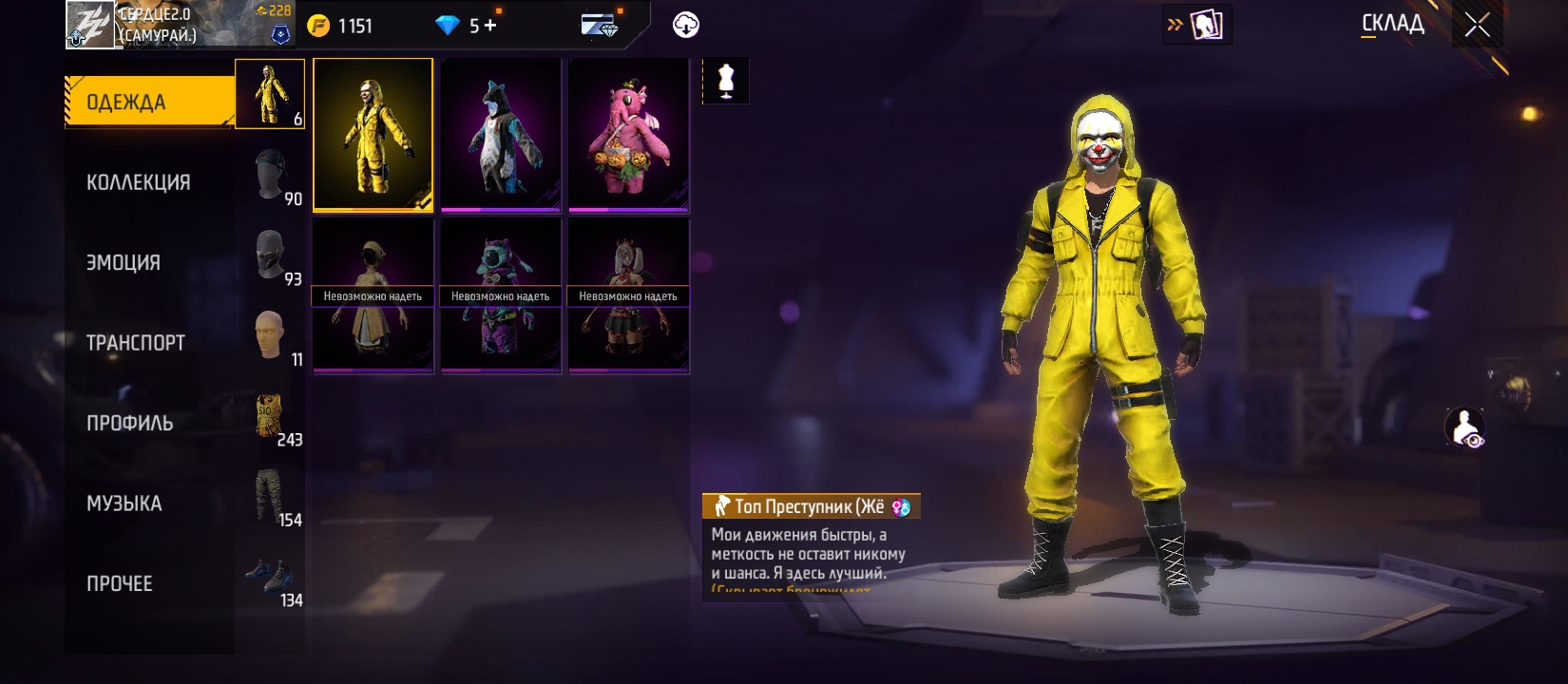This screenshot has width=1568, height=684.
Task: Add diamonds using the plus button
Action: click(x=490, y=26)
